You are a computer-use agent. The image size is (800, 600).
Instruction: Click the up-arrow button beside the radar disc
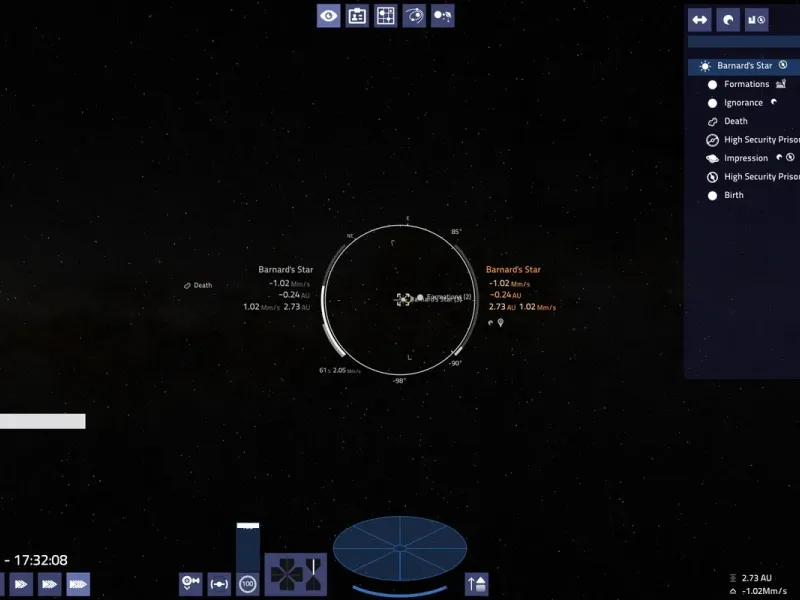pyautogui.click(x=477, y=583)
